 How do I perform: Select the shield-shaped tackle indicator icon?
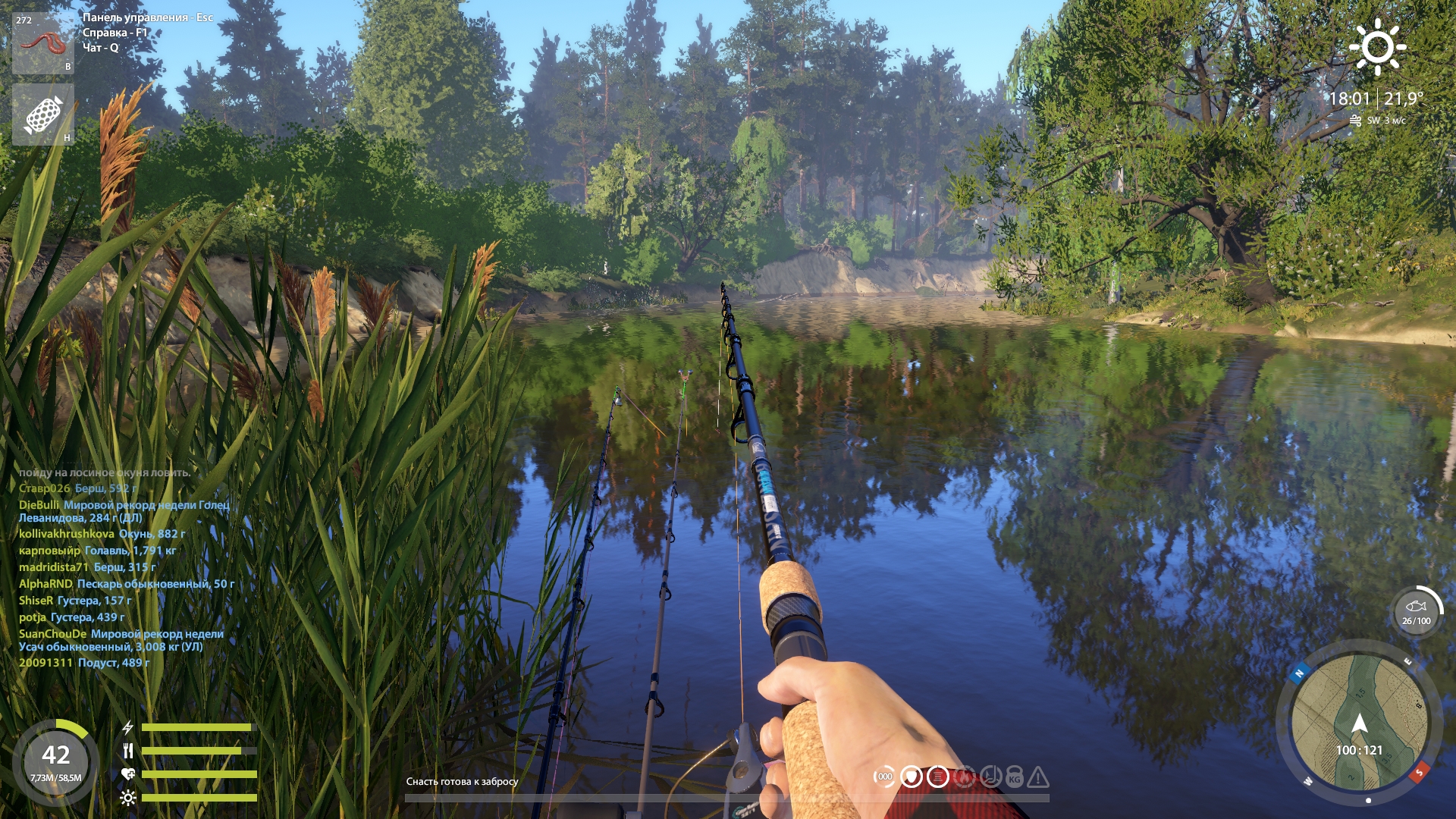[912, 777]
